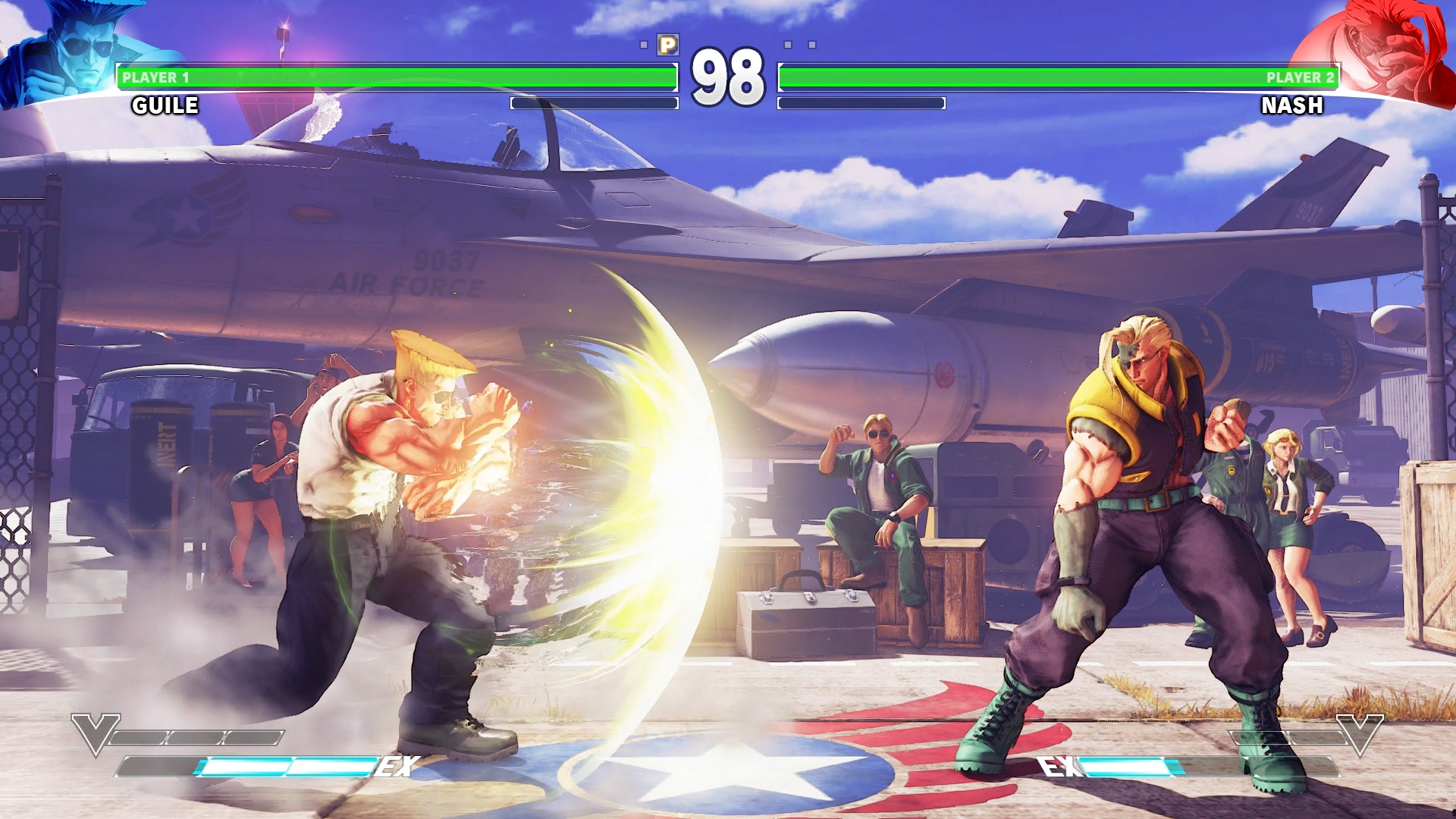Click Nash's stun bar below his health
1456x819 pixels.
click(861, 104)
